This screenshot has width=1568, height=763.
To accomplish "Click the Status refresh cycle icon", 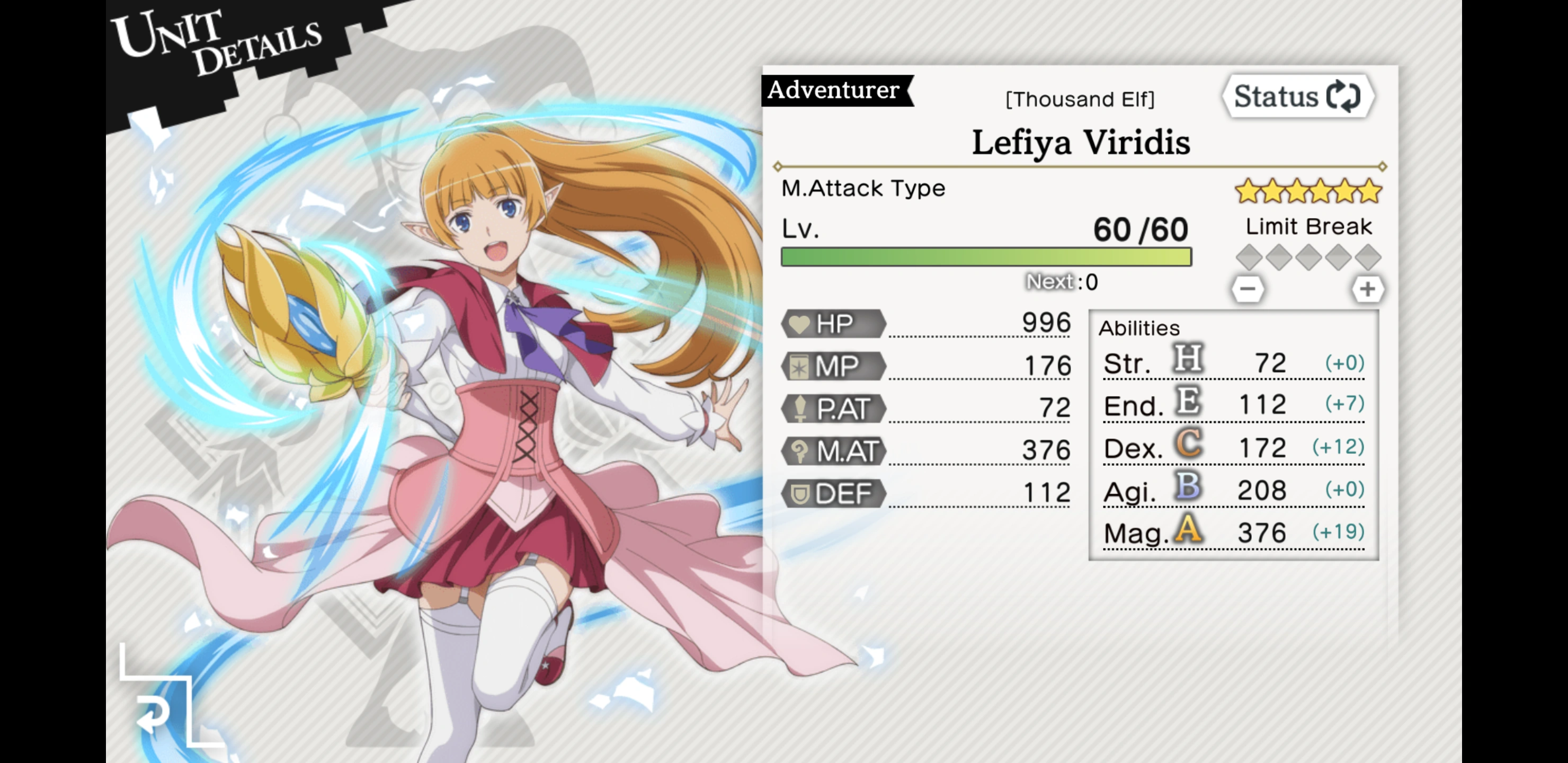I will [x=1344, y=95].
